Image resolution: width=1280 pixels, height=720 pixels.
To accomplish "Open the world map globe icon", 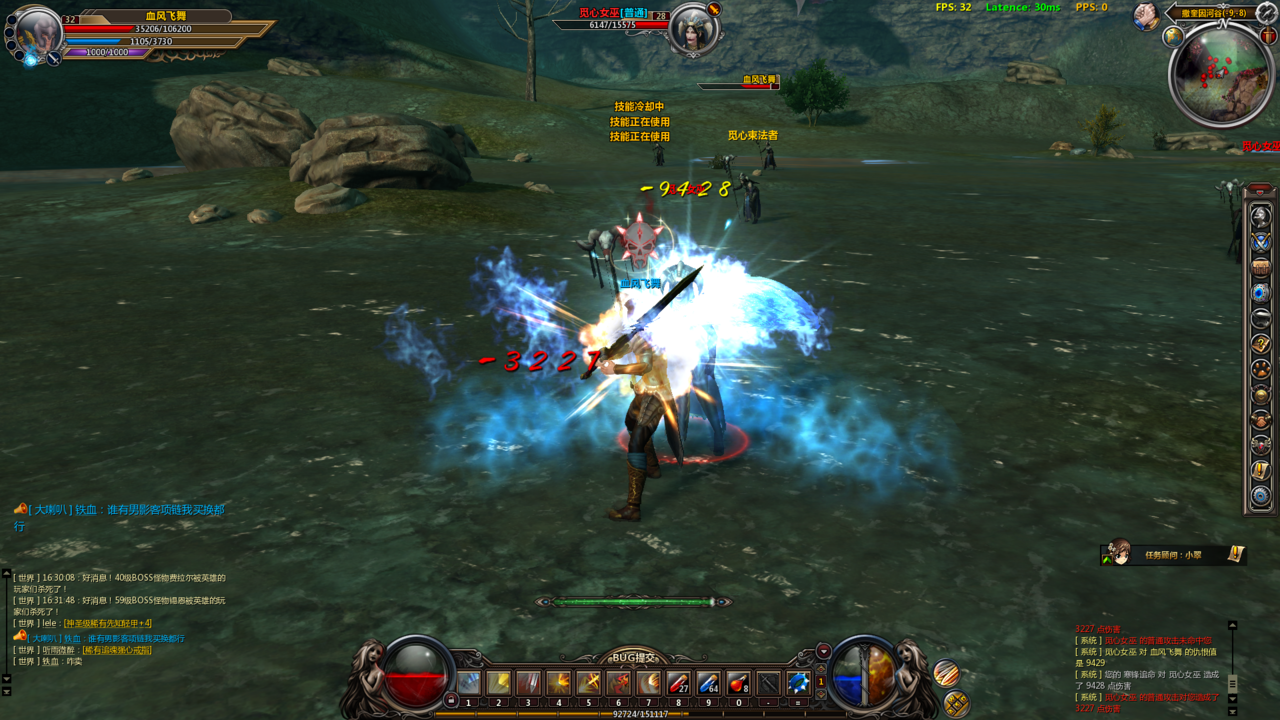I will pos(1173,37).
